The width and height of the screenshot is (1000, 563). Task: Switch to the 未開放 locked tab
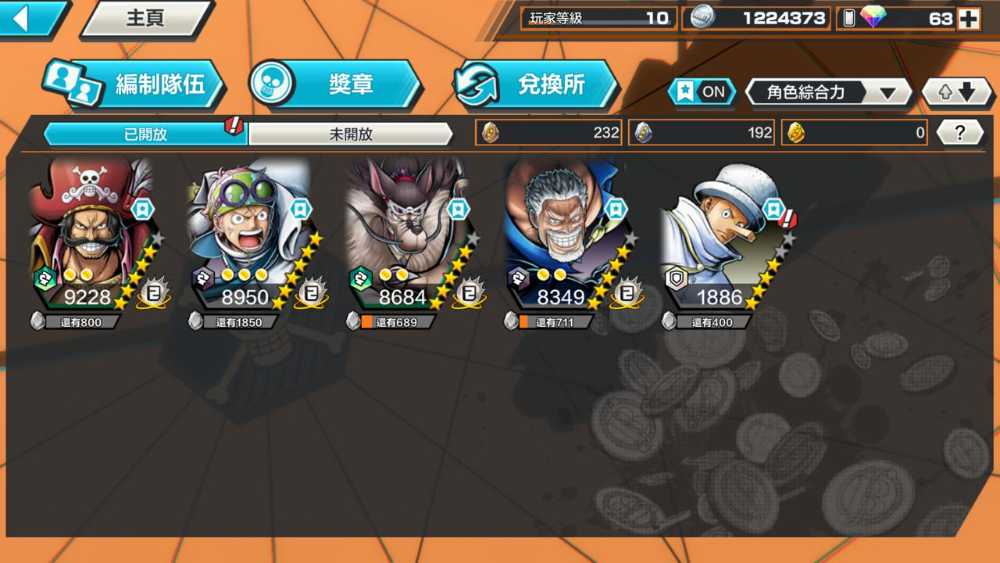coord(350,134)
